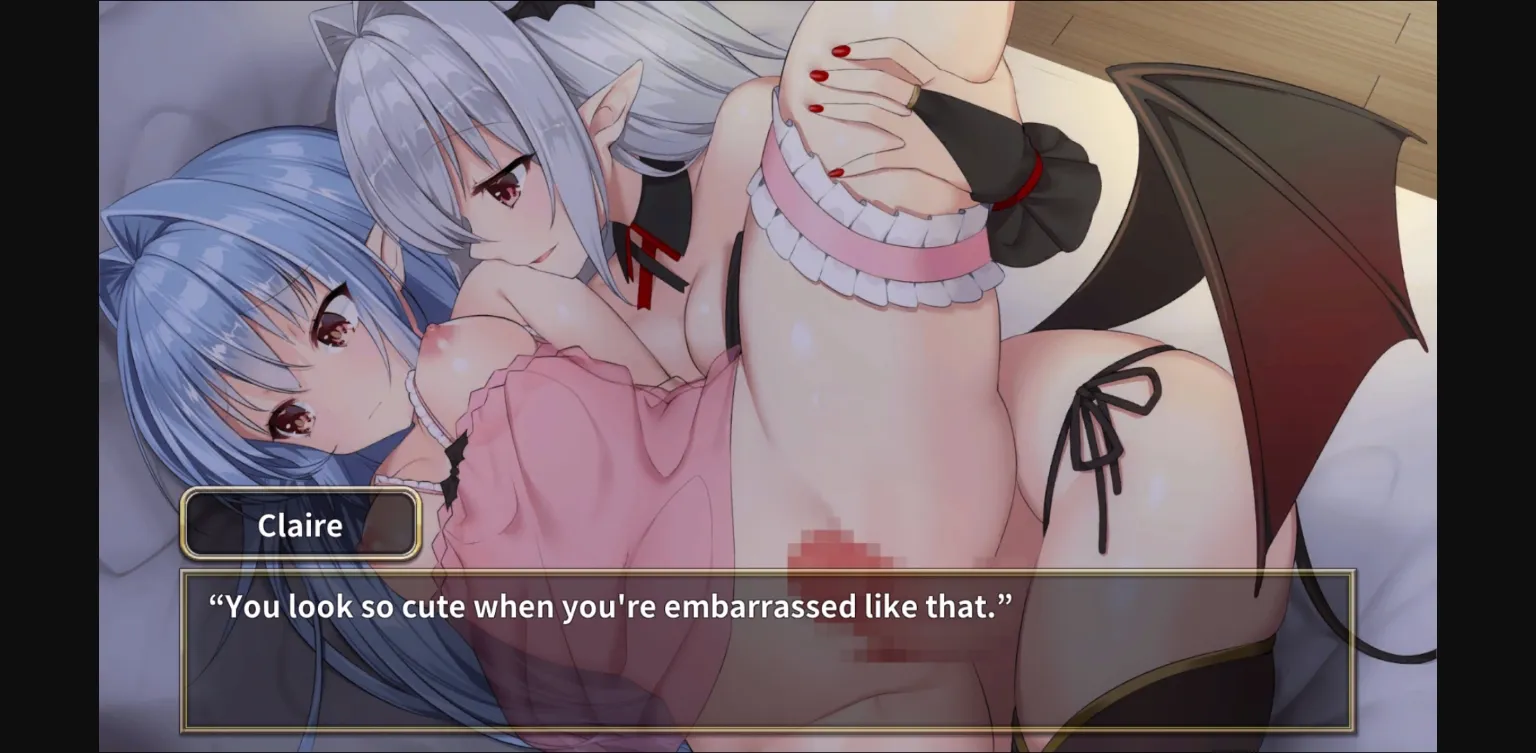The width and height of the screenshot is (1536, 753).
Task: Click the left black letterbox bar
Action: (x=48, y=376)
